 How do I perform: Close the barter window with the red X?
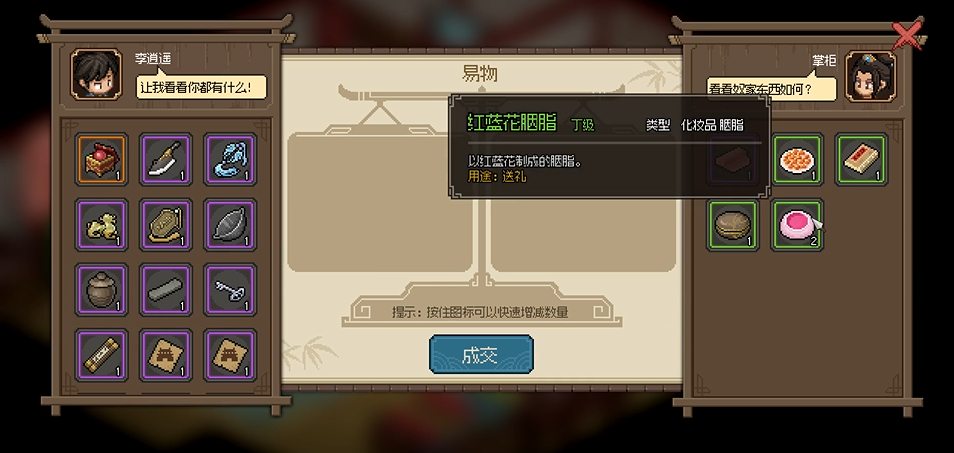point(907,36)
